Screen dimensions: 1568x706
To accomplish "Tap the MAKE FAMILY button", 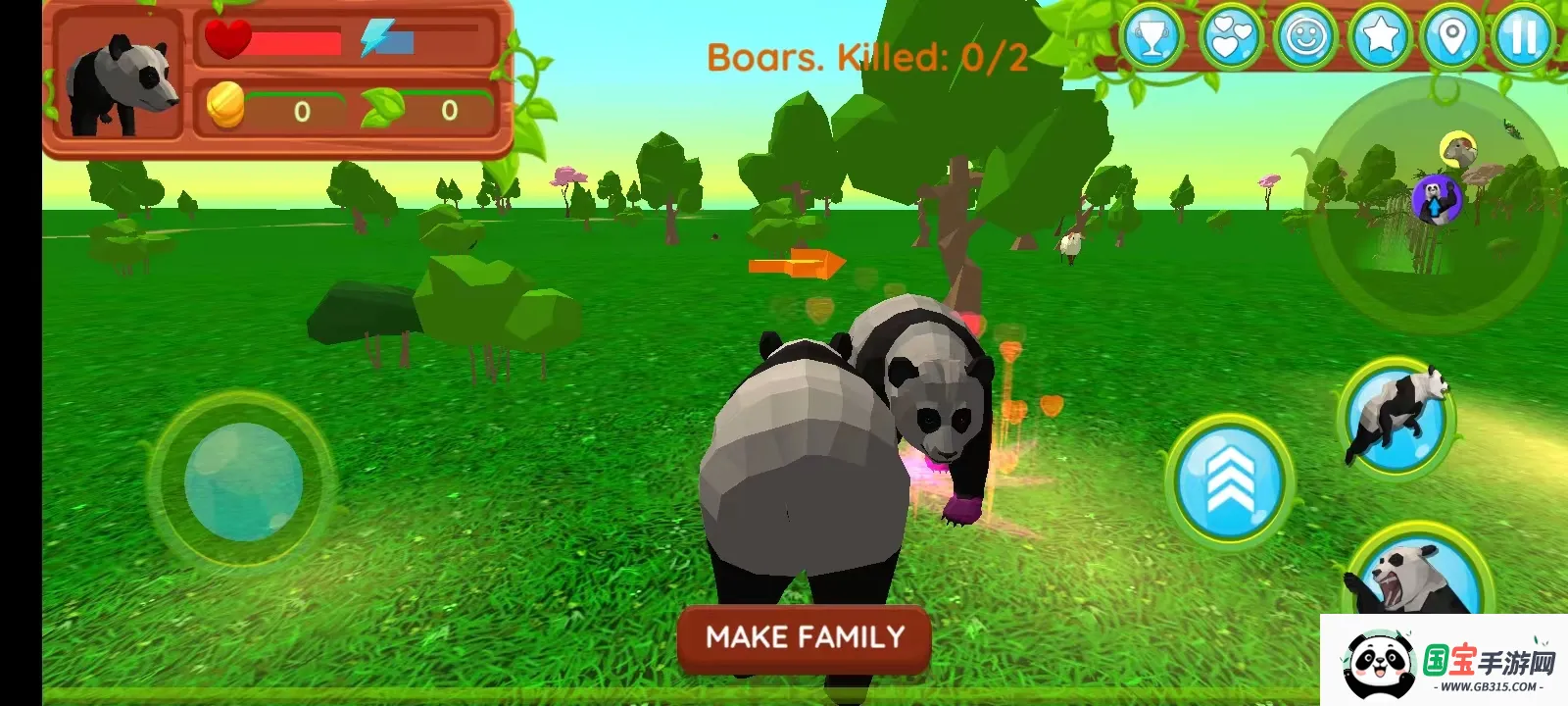I will pyautogui.click(x=805, y=638).
